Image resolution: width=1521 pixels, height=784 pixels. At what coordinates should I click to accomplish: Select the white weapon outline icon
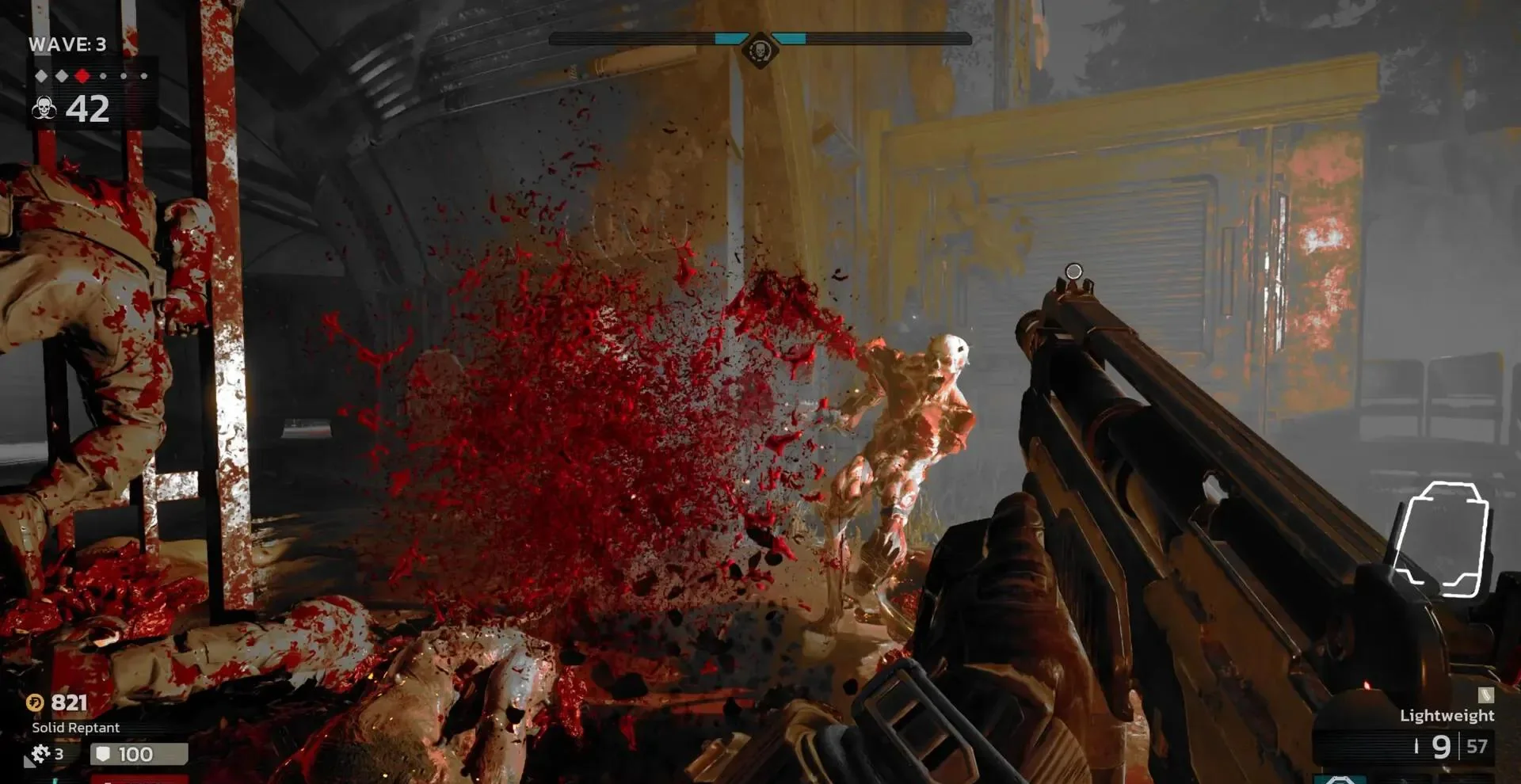(x=1441, y=539)
